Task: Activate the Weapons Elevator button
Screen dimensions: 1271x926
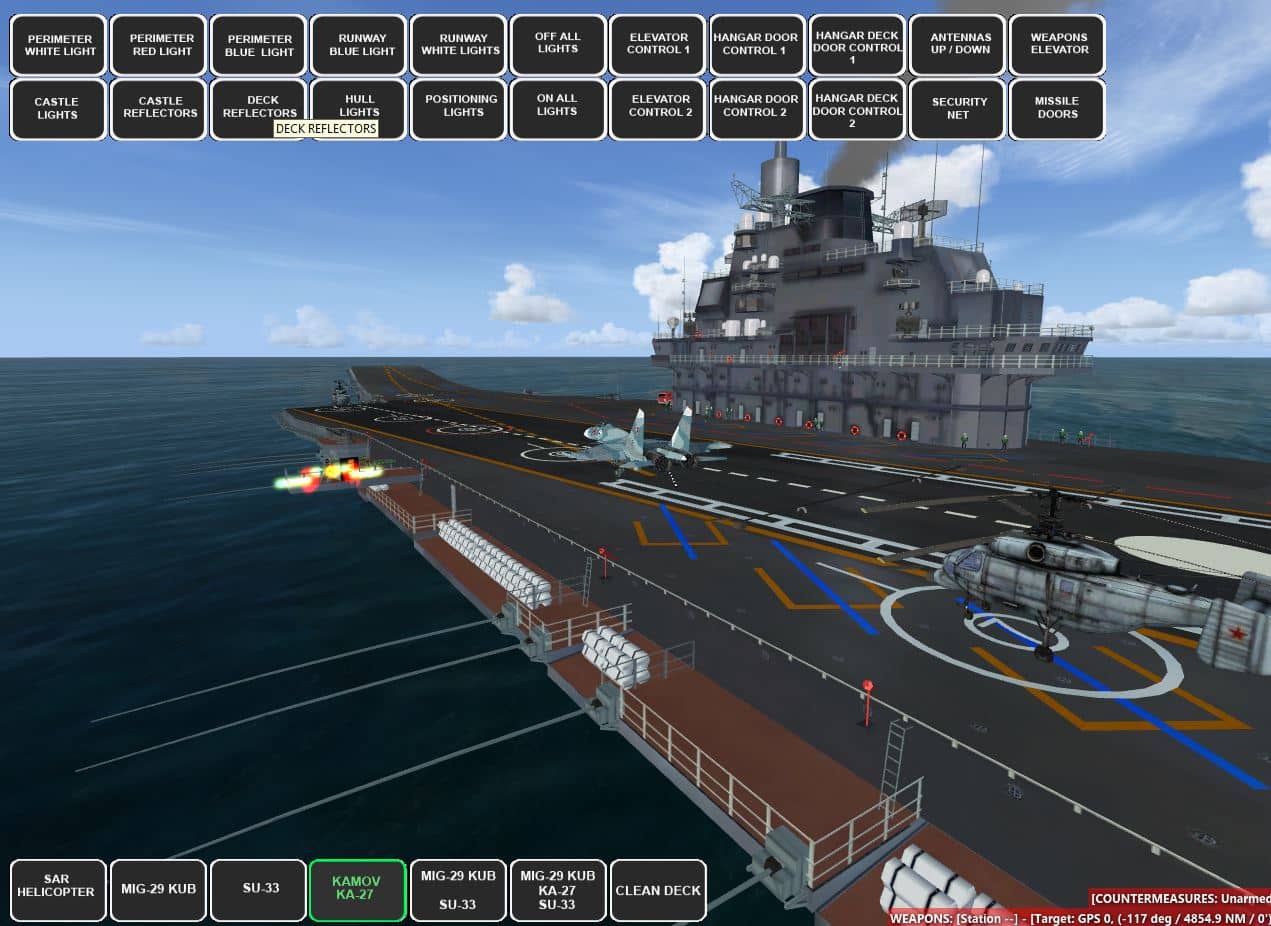Action: coord(1057,45)
